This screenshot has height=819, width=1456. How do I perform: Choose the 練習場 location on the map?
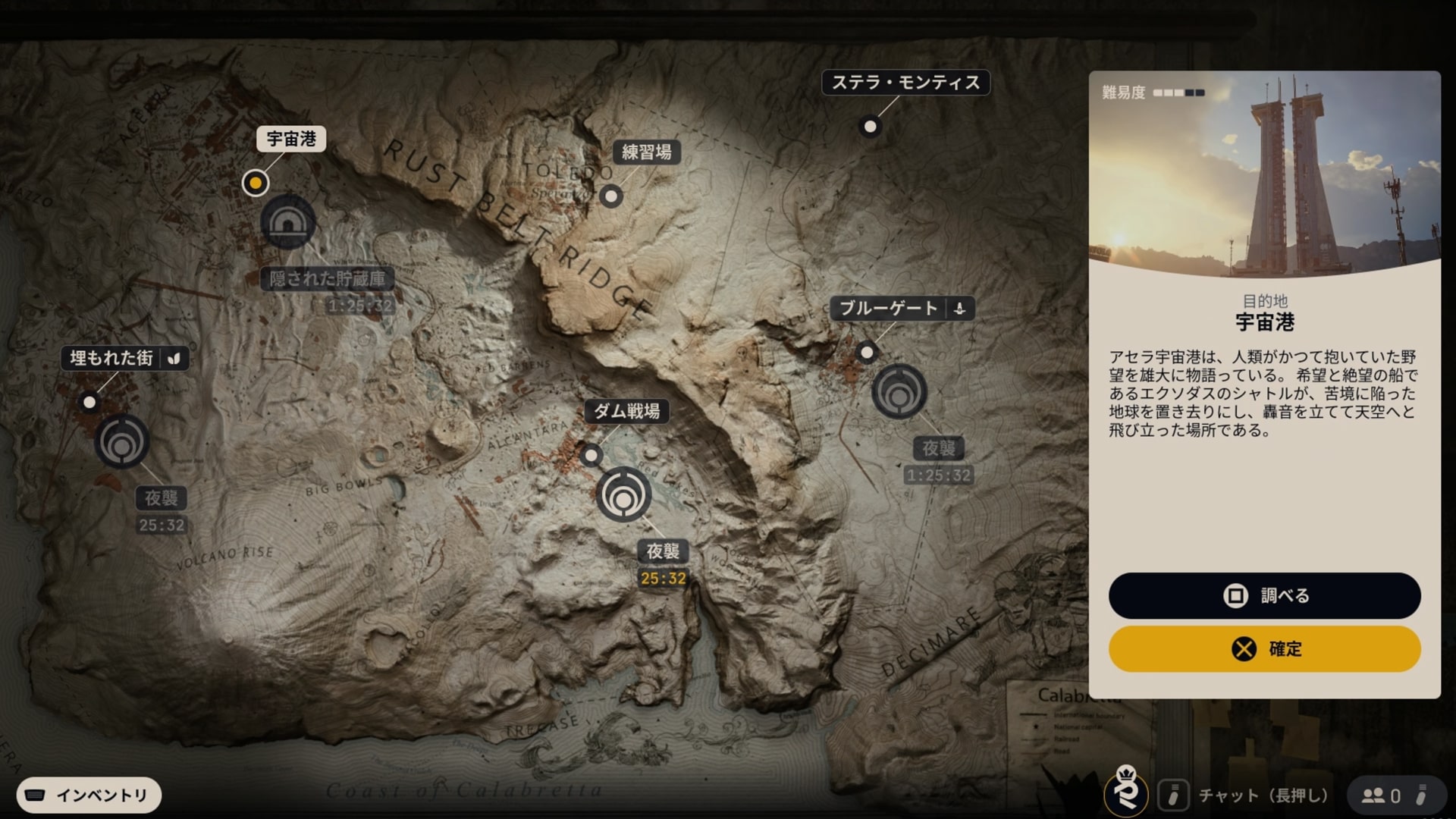point(646,152)
